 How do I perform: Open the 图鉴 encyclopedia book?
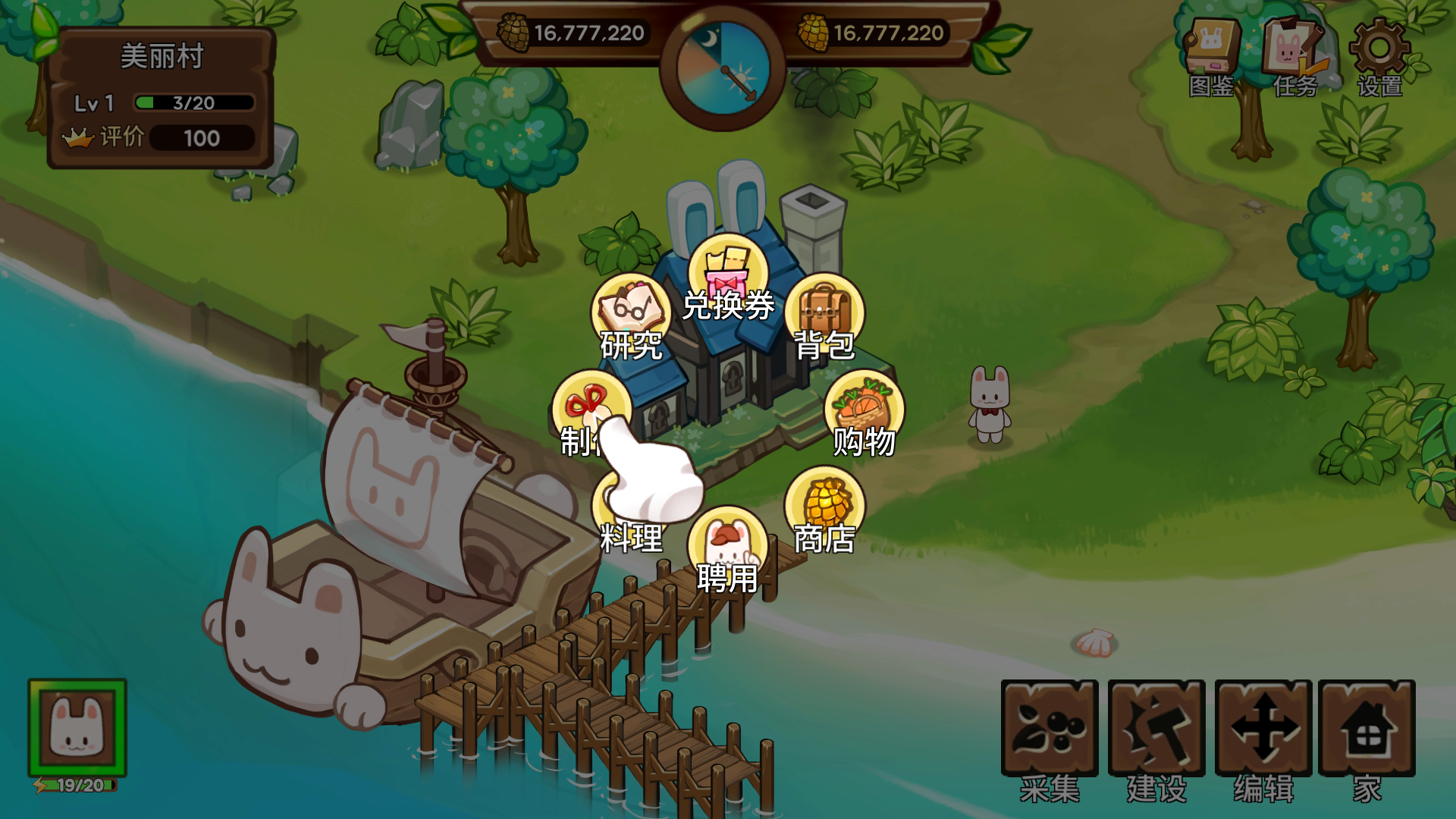tap(1211, 57)
